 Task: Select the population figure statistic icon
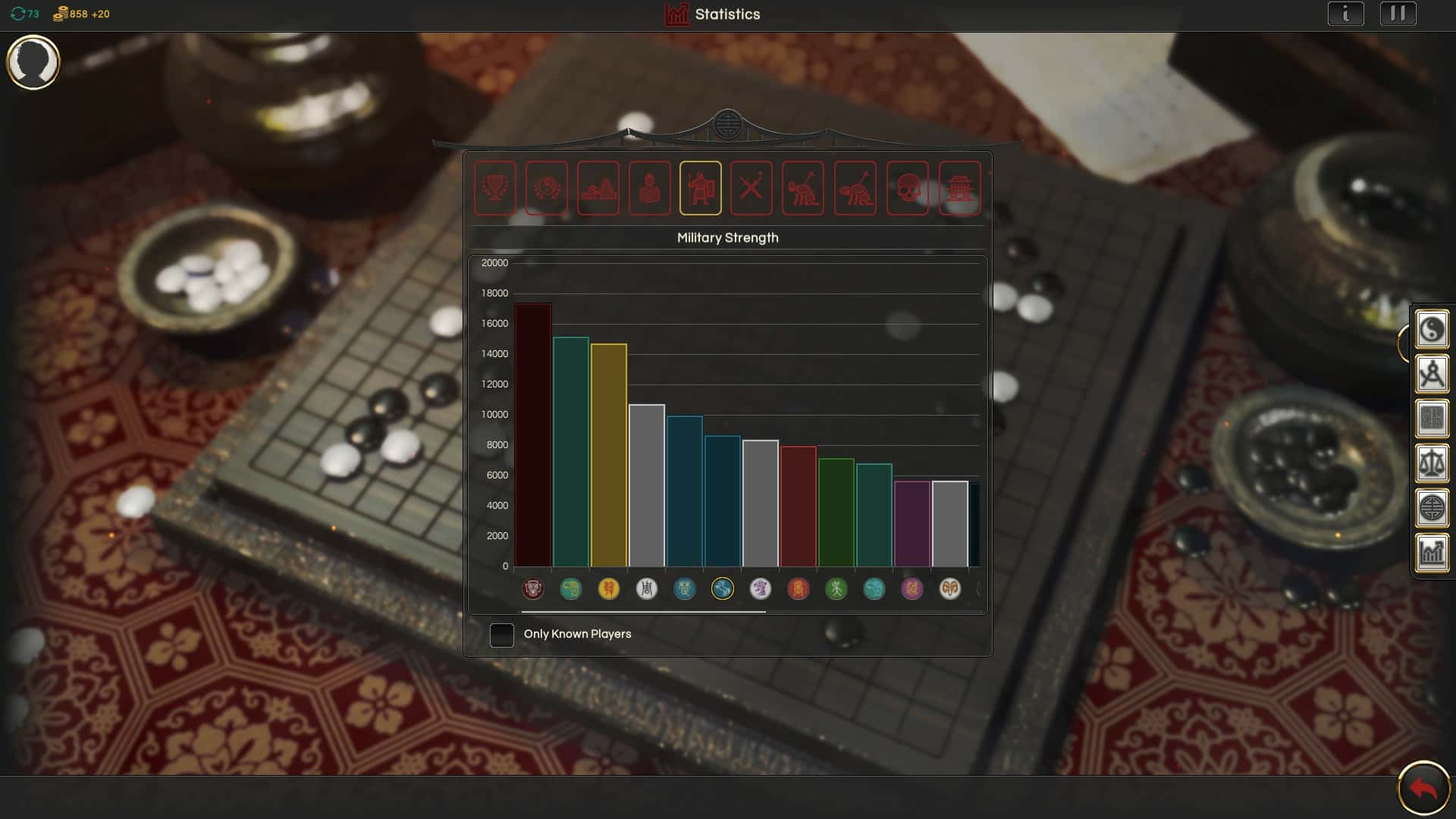[x=650, y=188]
